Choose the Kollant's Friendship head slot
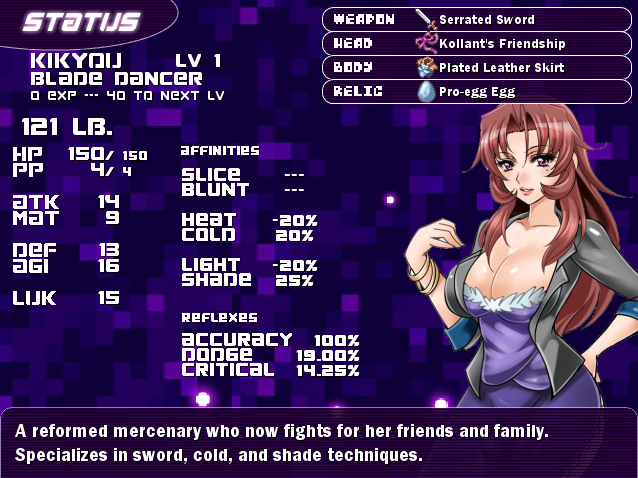 coord(480,43)
